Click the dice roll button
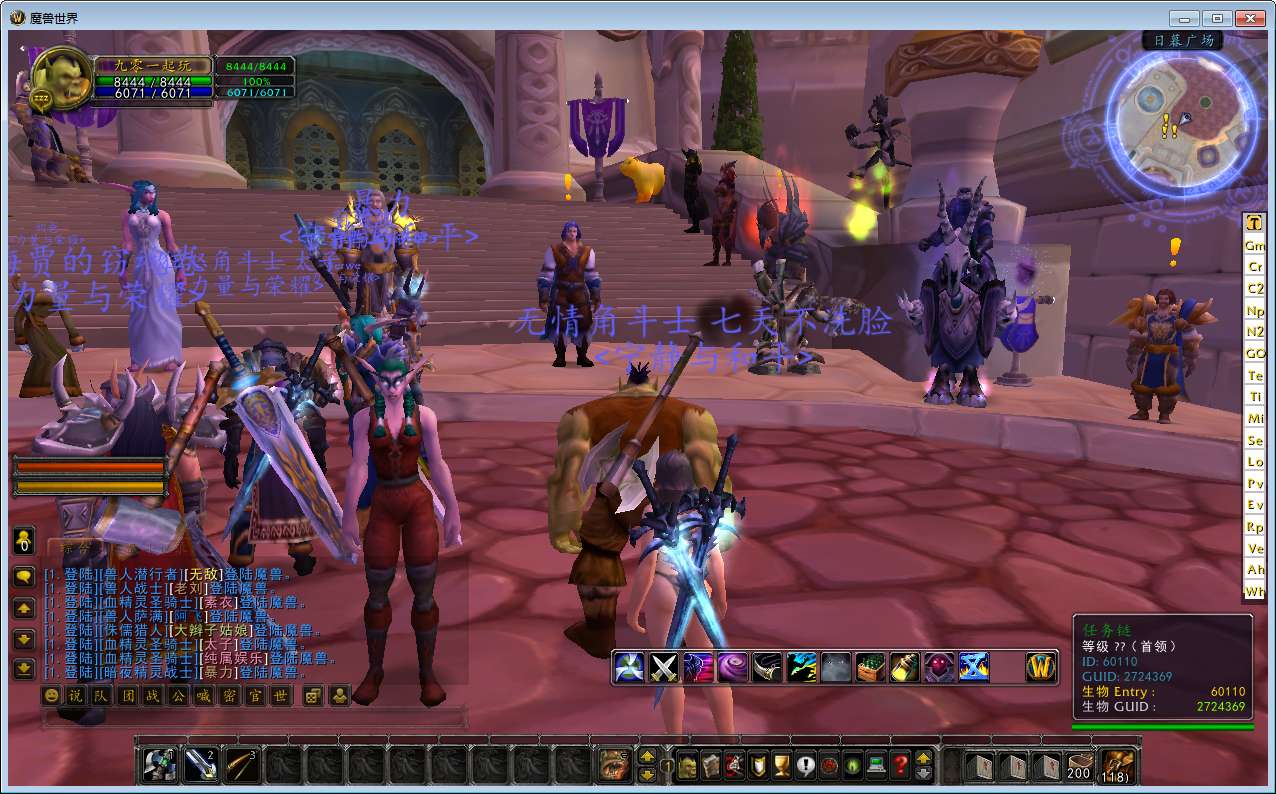Viewport: 1276px width, 794px height. click(x=313, y=695)
